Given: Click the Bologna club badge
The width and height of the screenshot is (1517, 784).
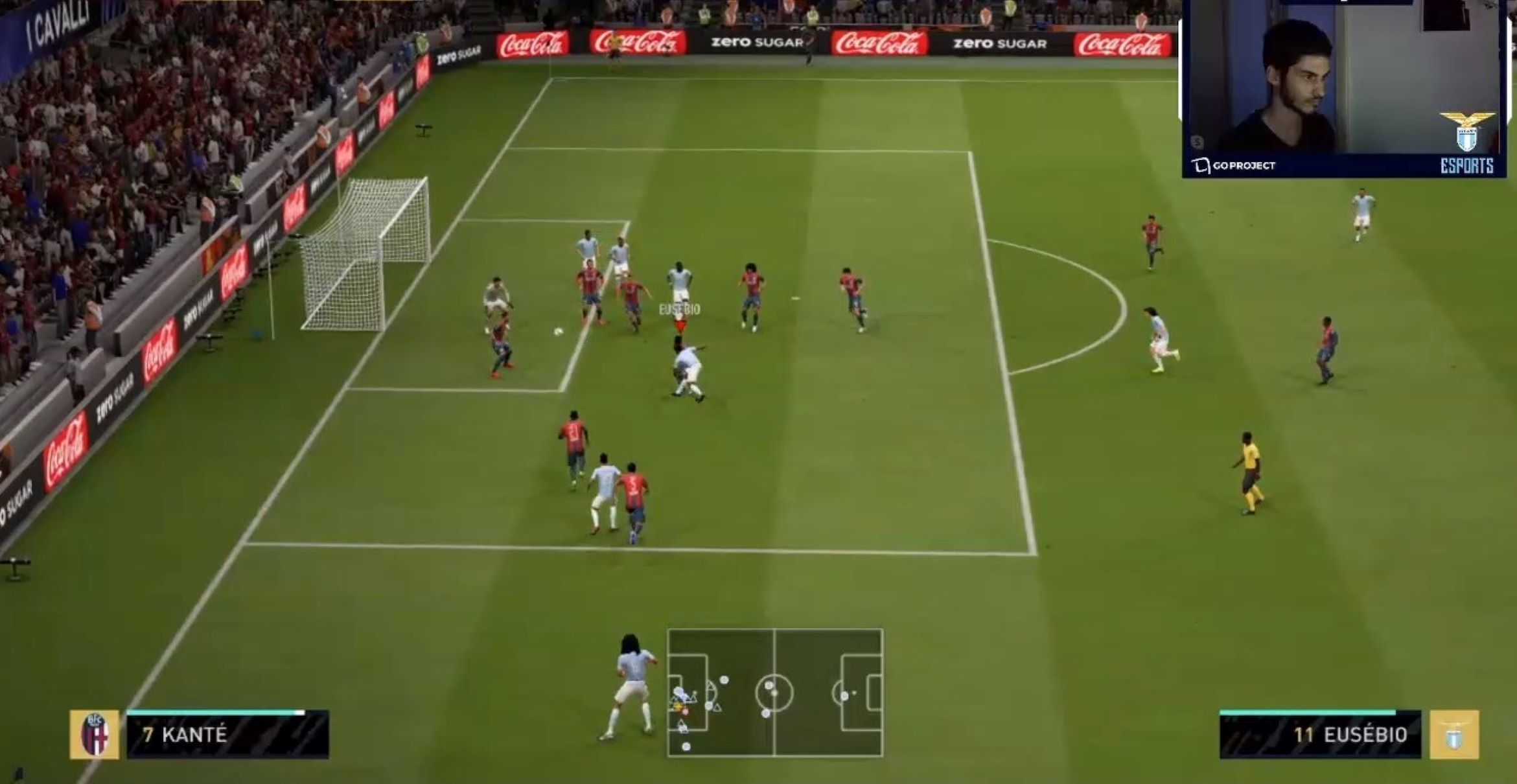Looking at the screenshot, I should pos(95,735).
